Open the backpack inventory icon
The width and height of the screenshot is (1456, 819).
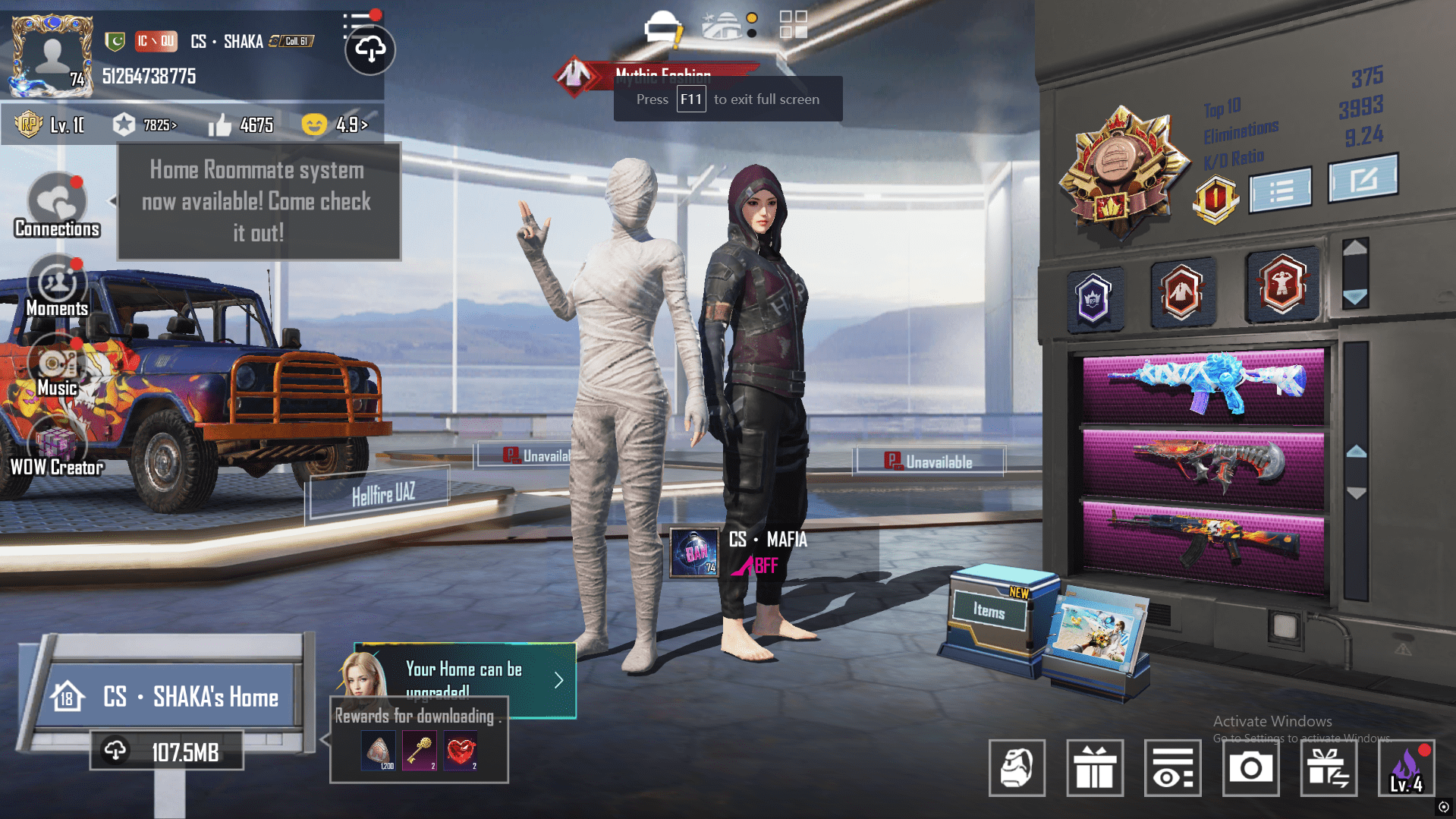pos(1017,768)
